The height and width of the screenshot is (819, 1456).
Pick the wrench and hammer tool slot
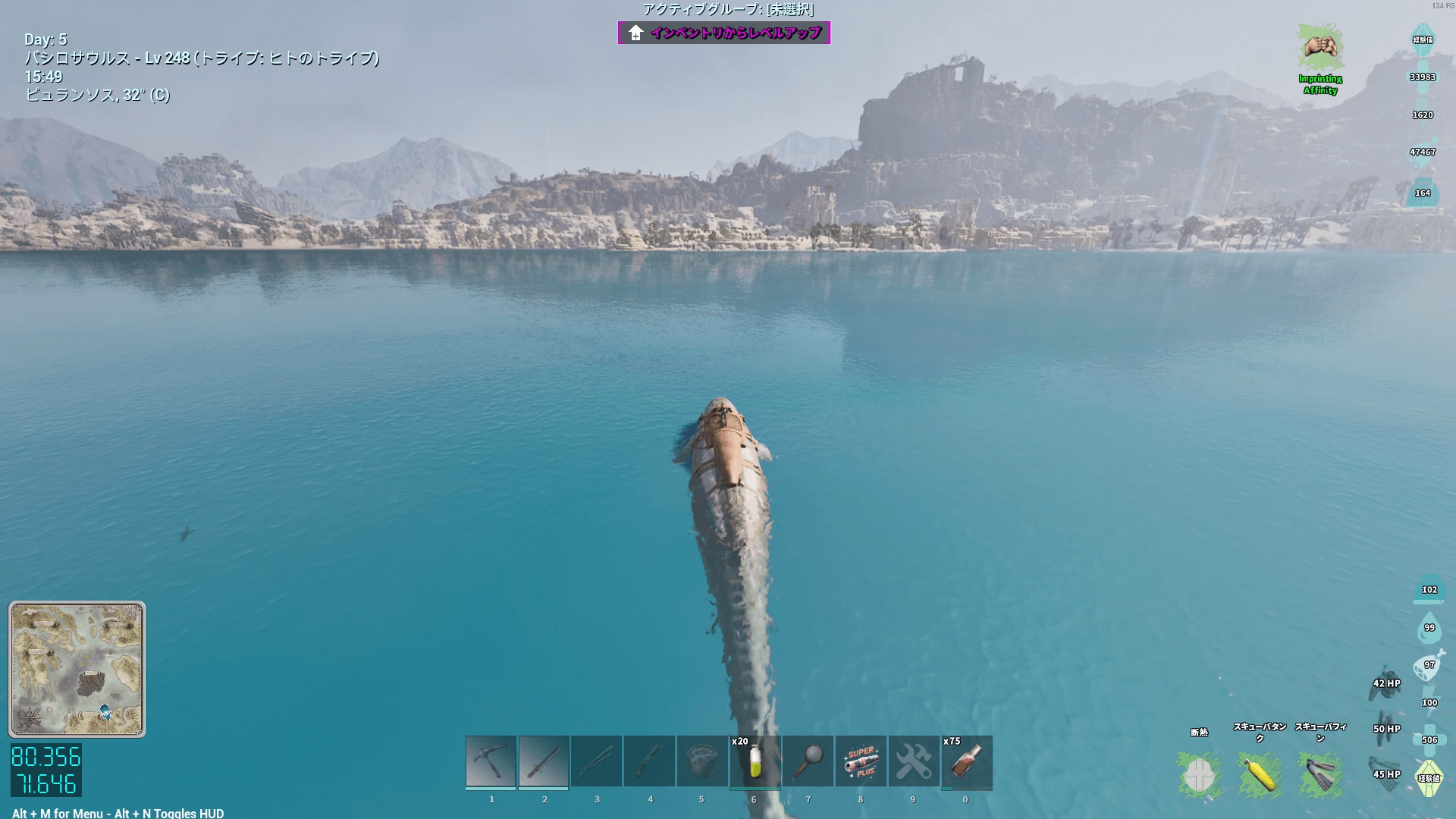point(913,761)
